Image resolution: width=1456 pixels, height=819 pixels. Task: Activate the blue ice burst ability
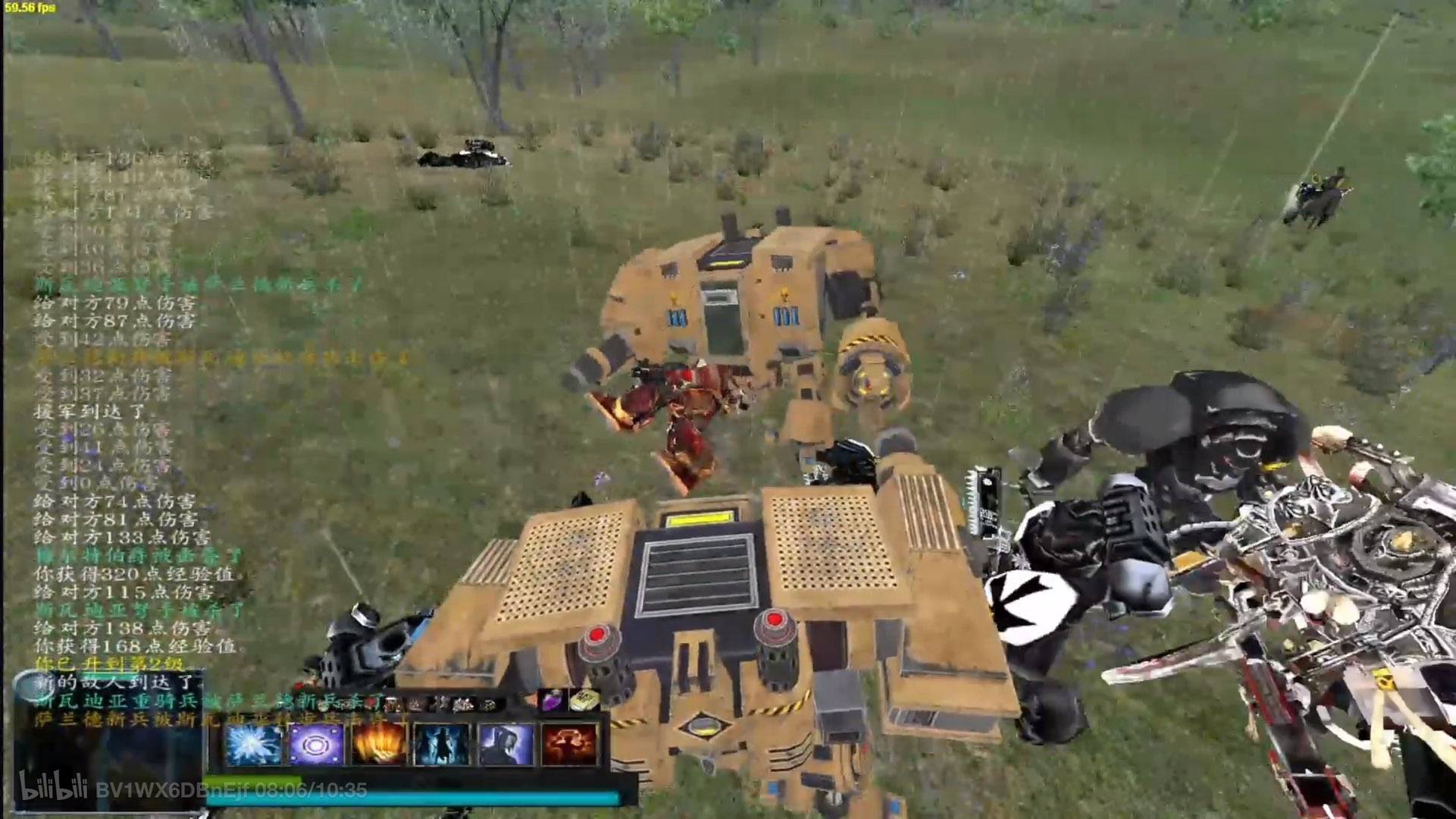(253, 744)
